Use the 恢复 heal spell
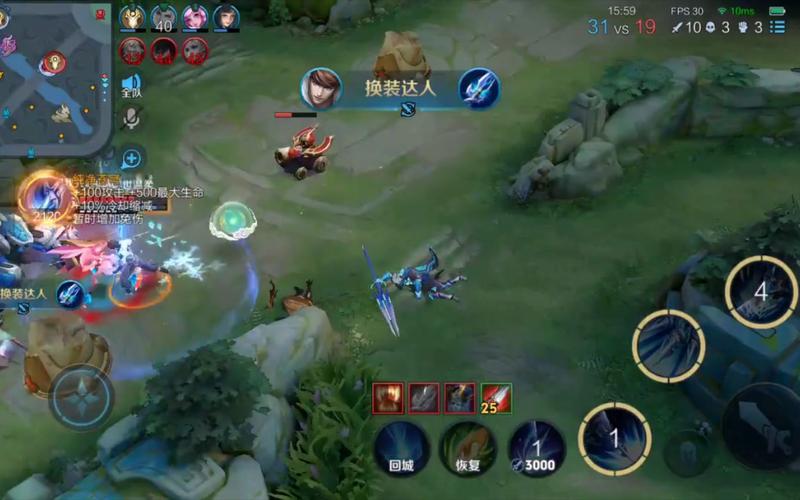This screenshot has height=500, width=800. (468, 447)
